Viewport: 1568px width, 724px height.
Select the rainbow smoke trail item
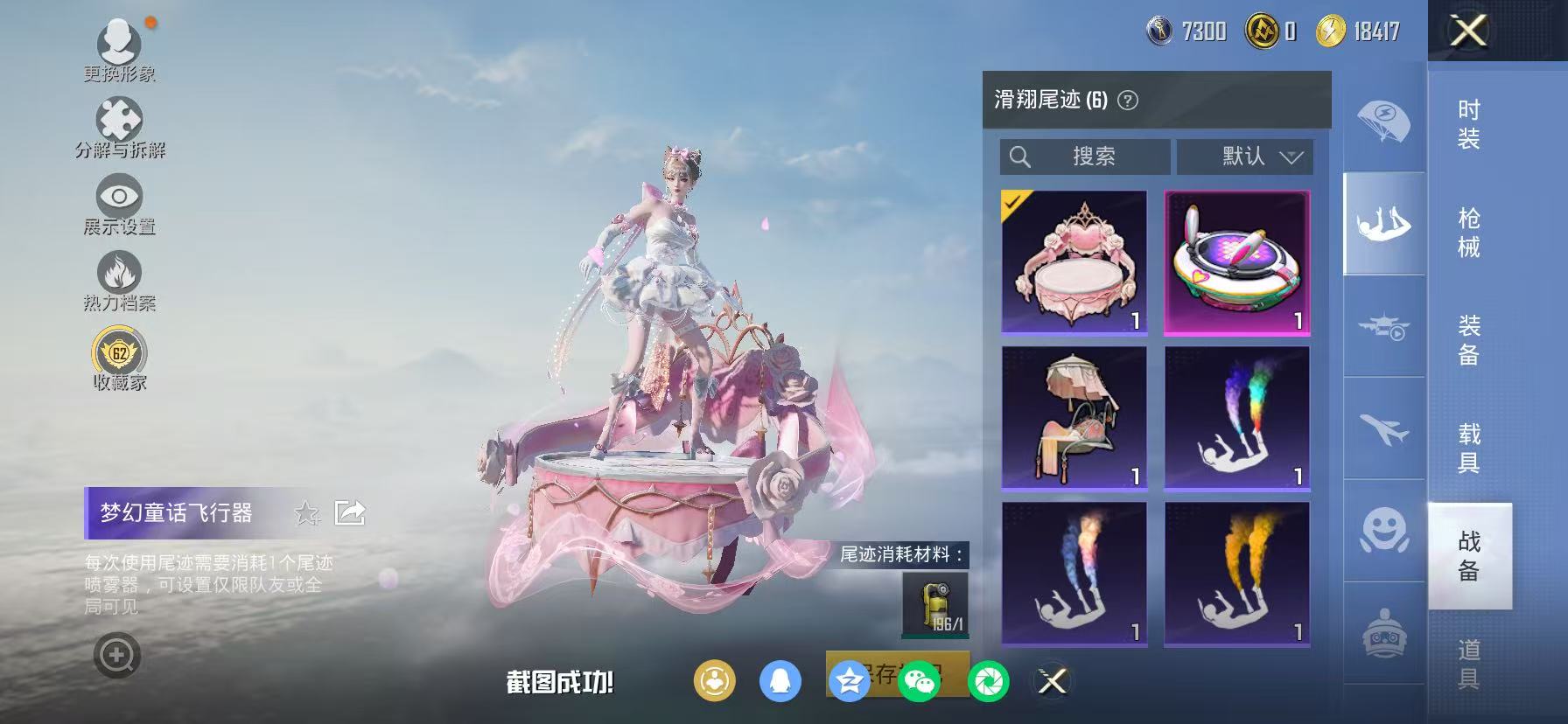click(1238, 417)
